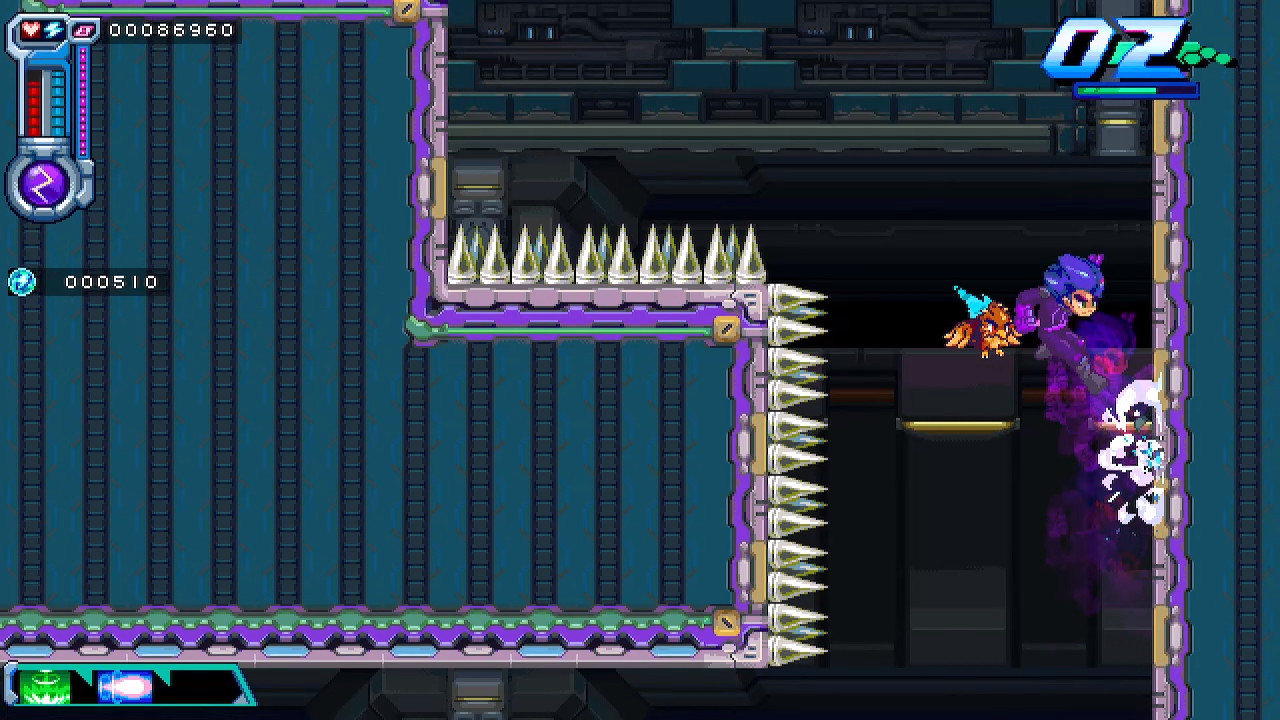1280x720 pixels.
Task: Click the blue lightning energy icon
Action: pos(52,30)
